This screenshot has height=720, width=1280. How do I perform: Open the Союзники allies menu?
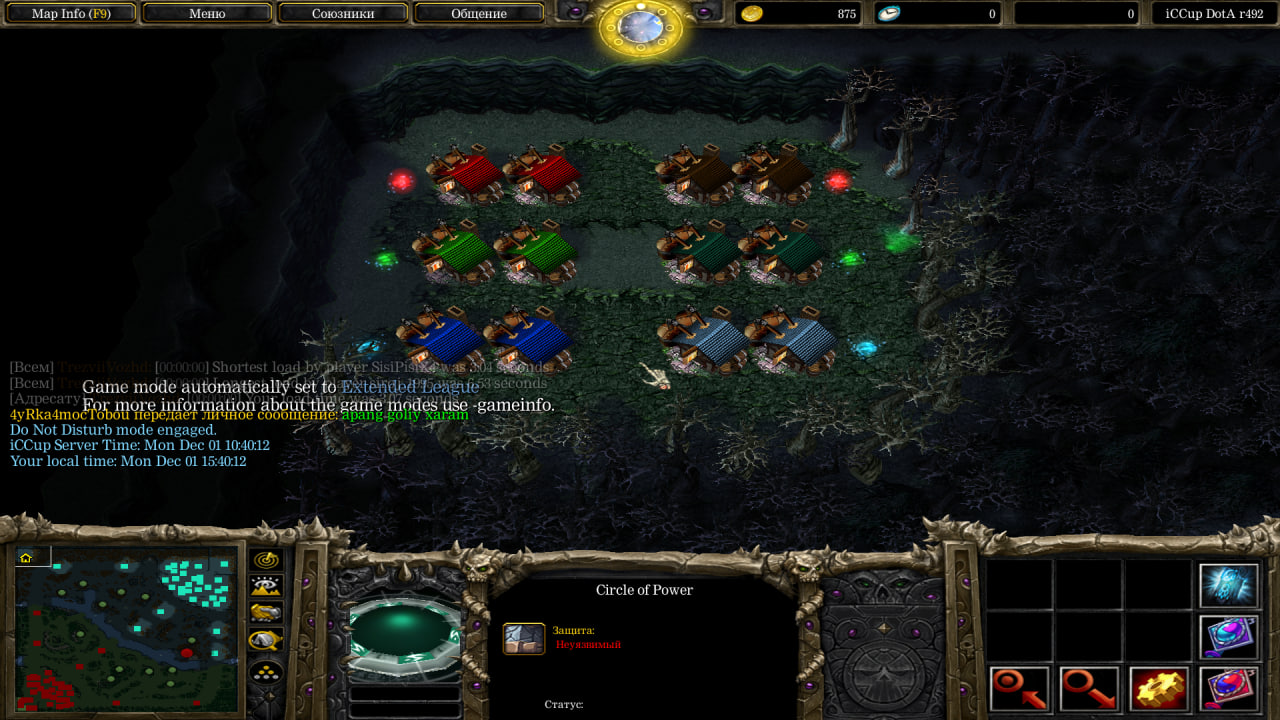(x=343, y=14)
